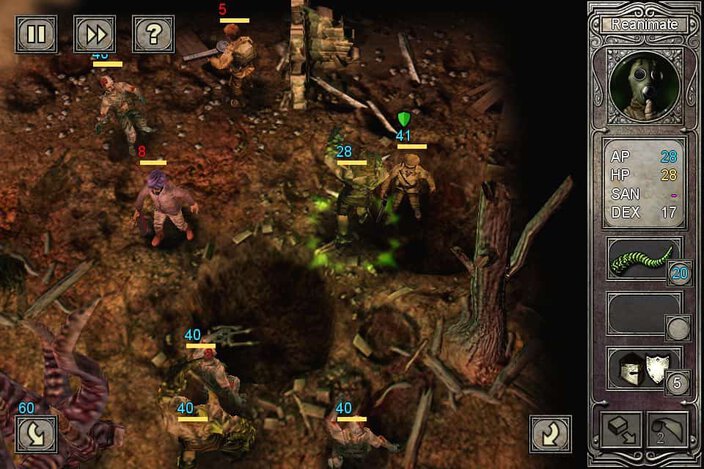Open help with the question mark button
The width and height of the screenshot is (704, 469).
[x=153, y=34]
